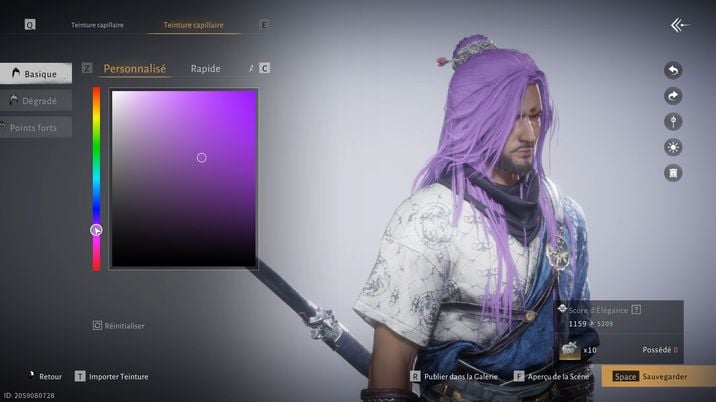Select the required dye item icon
The width and height of the screenshot is (716, 402).
pyautogui.click(x=569, y=349)
